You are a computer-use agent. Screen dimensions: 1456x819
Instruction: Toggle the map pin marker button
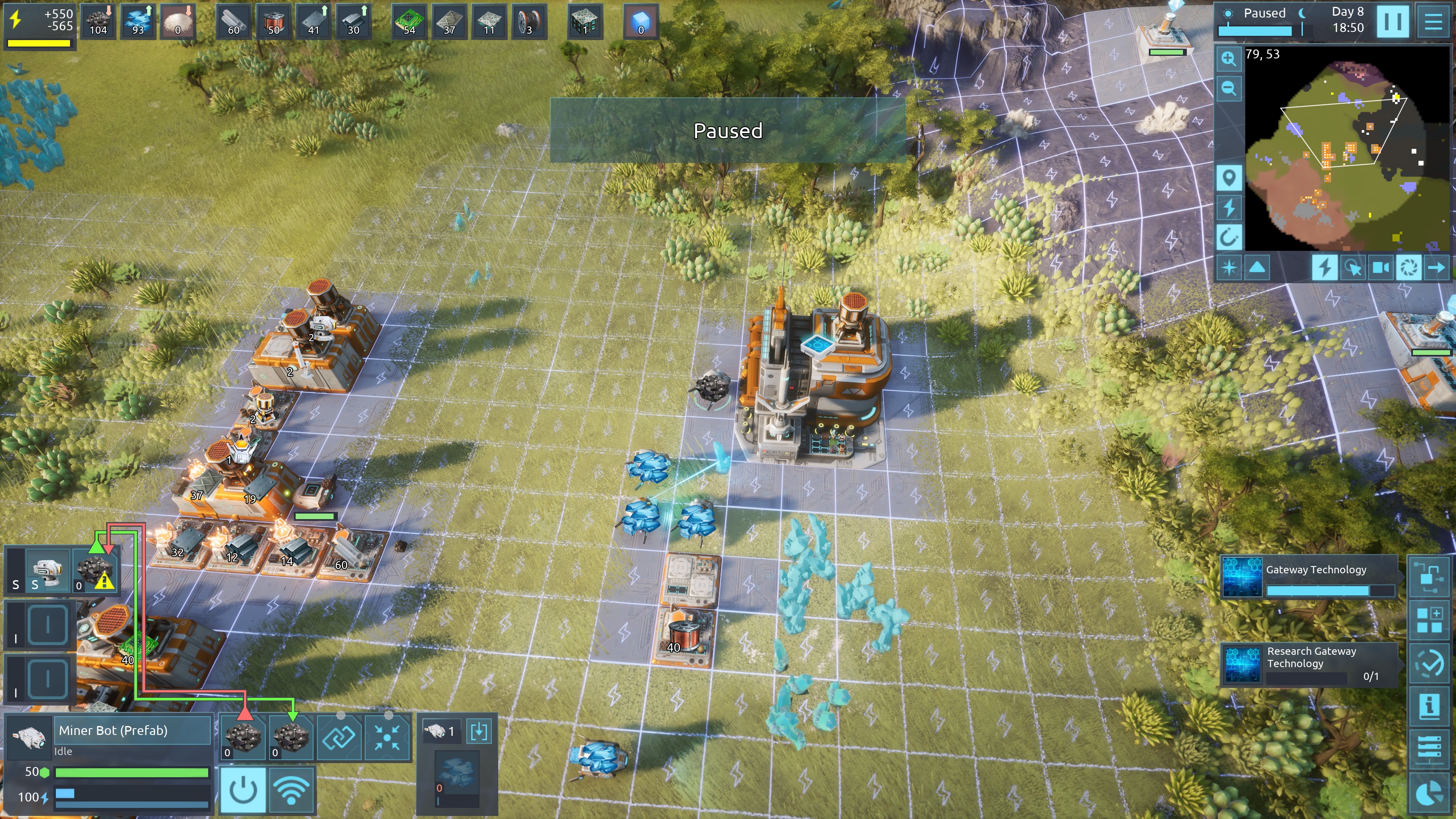point(1228,178)
